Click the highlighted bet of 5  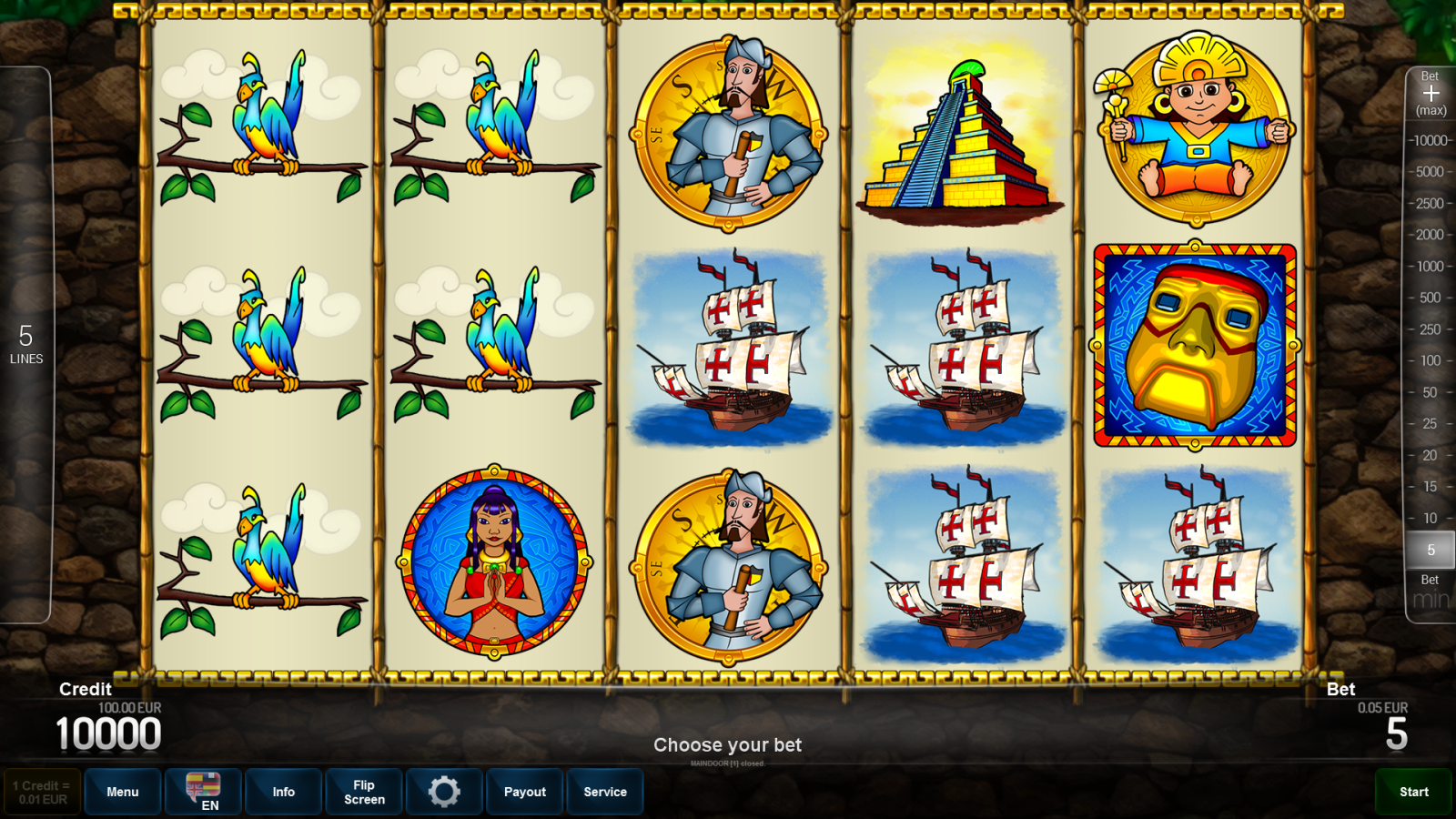[1431, 550]
